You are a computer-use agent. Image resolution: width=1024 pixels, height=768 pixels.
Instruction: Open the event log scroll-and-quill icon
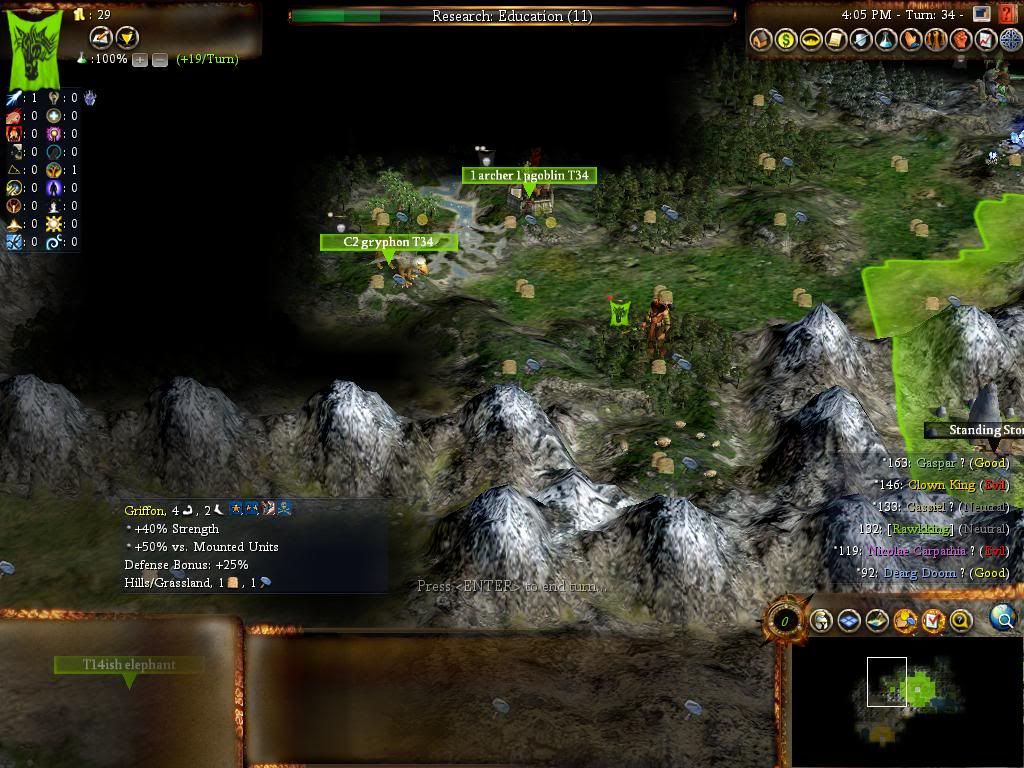(x=100, y=38)
